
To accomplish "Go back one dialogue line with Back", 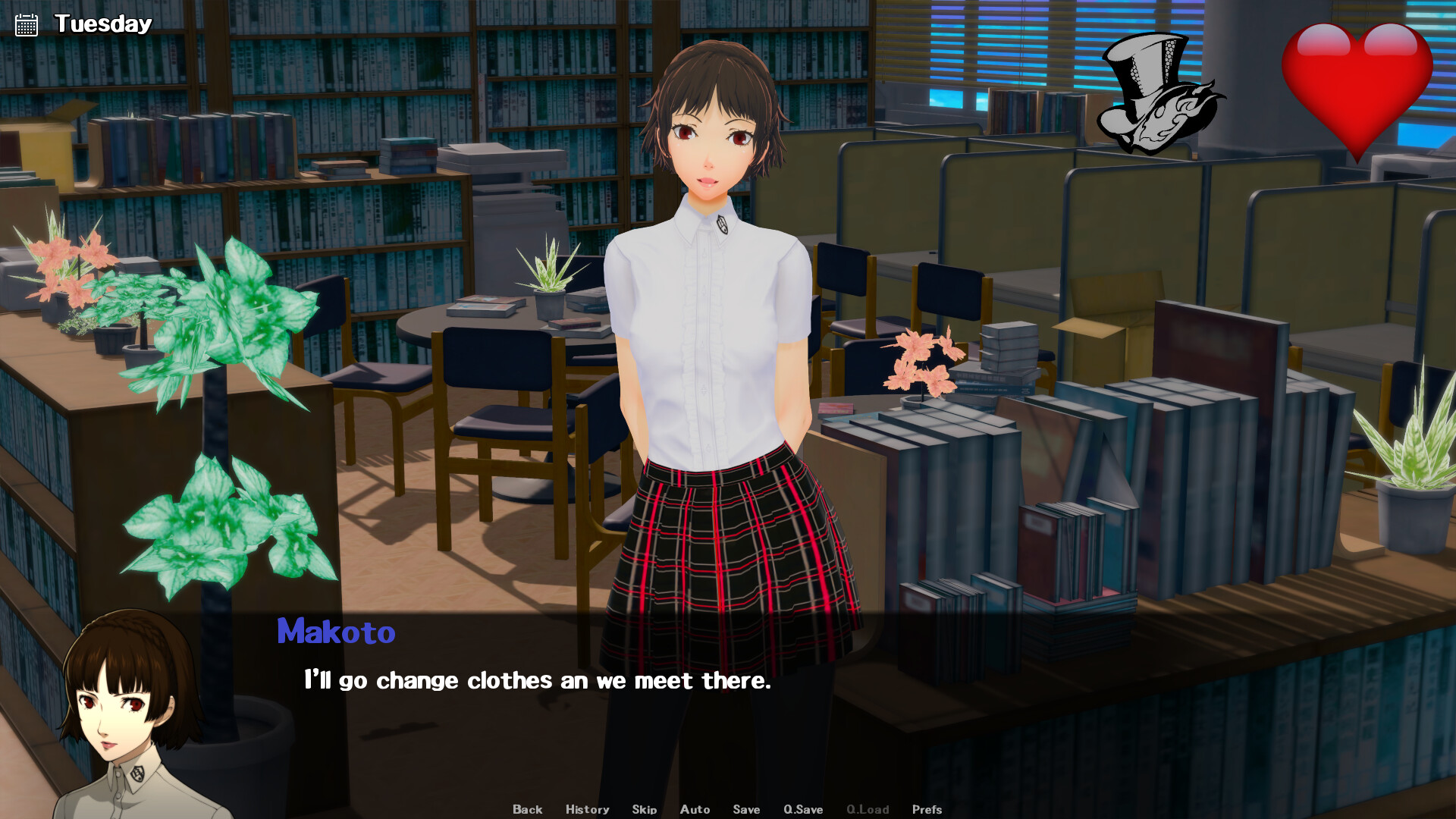I will [x=527, y=809].
